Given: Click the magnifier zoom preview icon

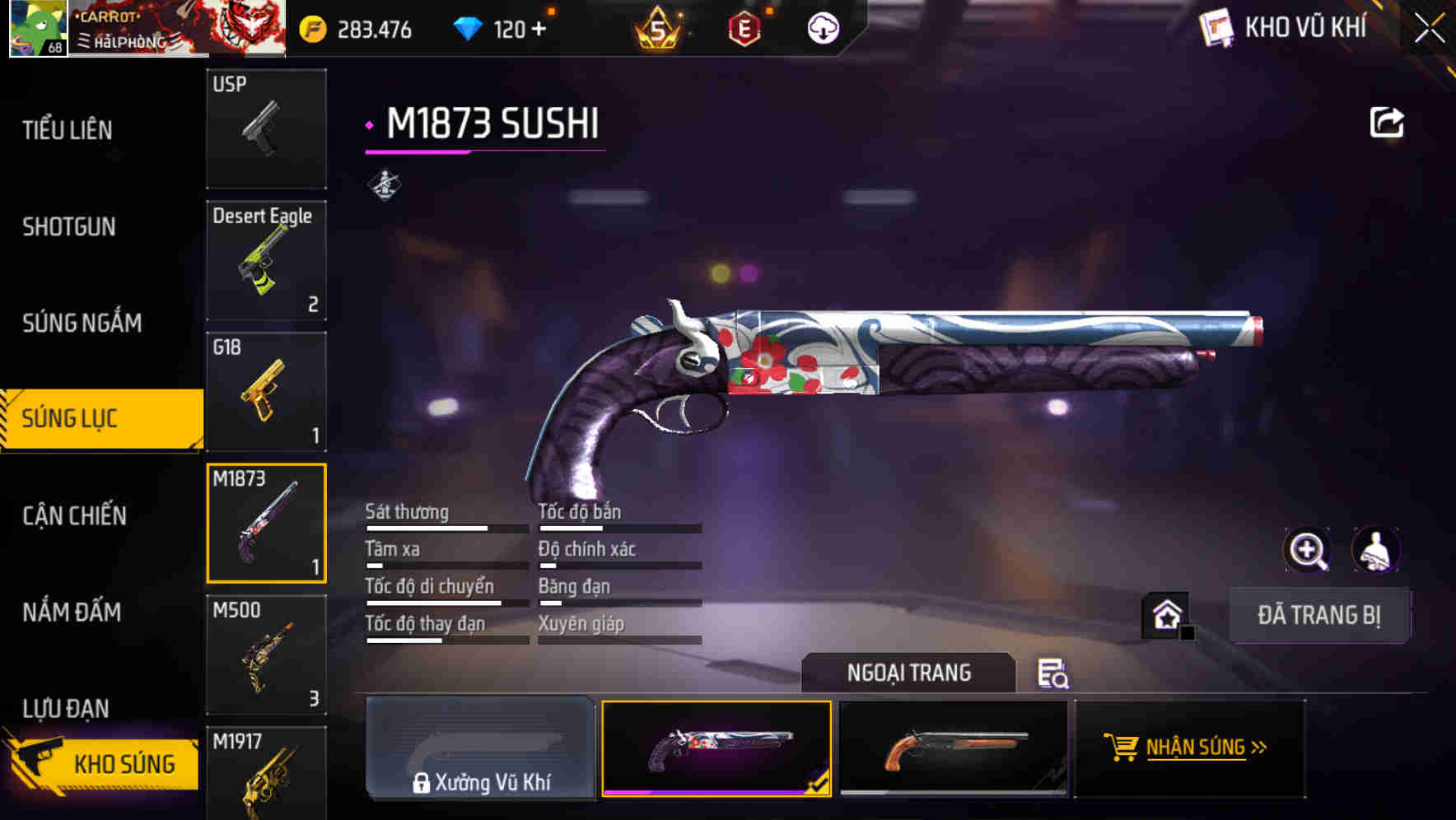Looking at the screenshot, I should (1309, 550).
